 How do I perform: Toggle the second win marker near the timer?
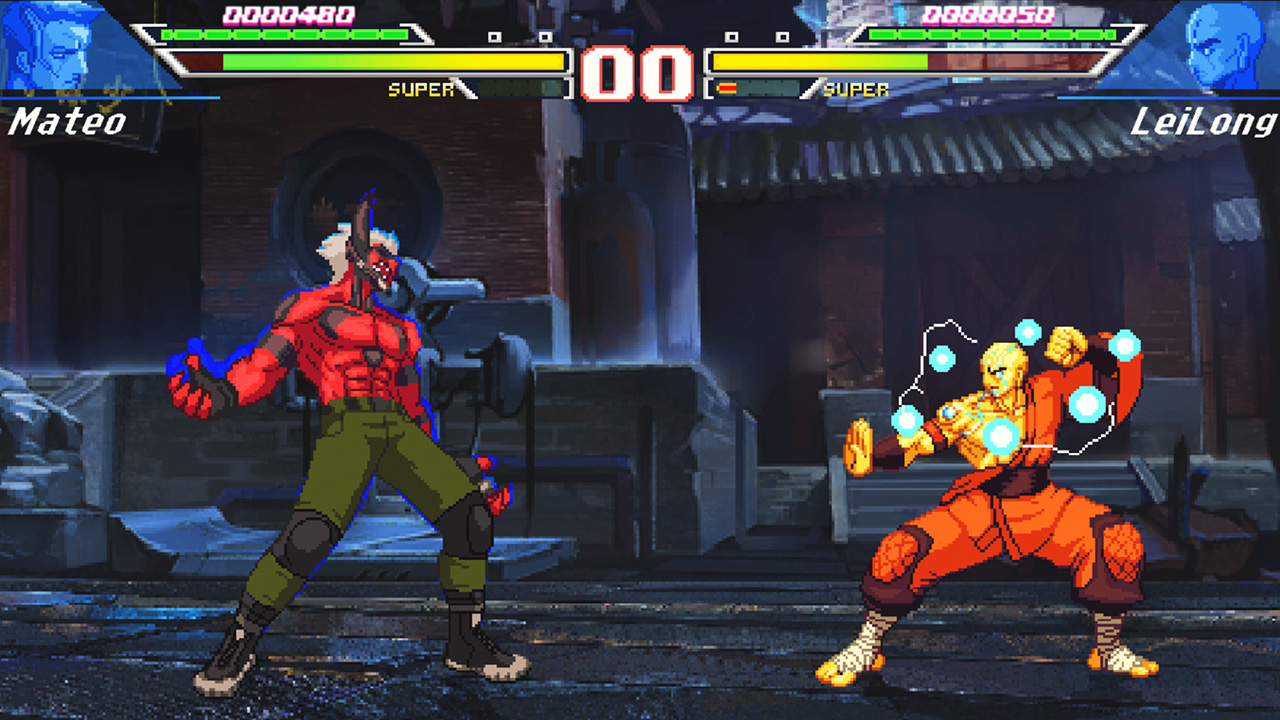coord(546,37)
